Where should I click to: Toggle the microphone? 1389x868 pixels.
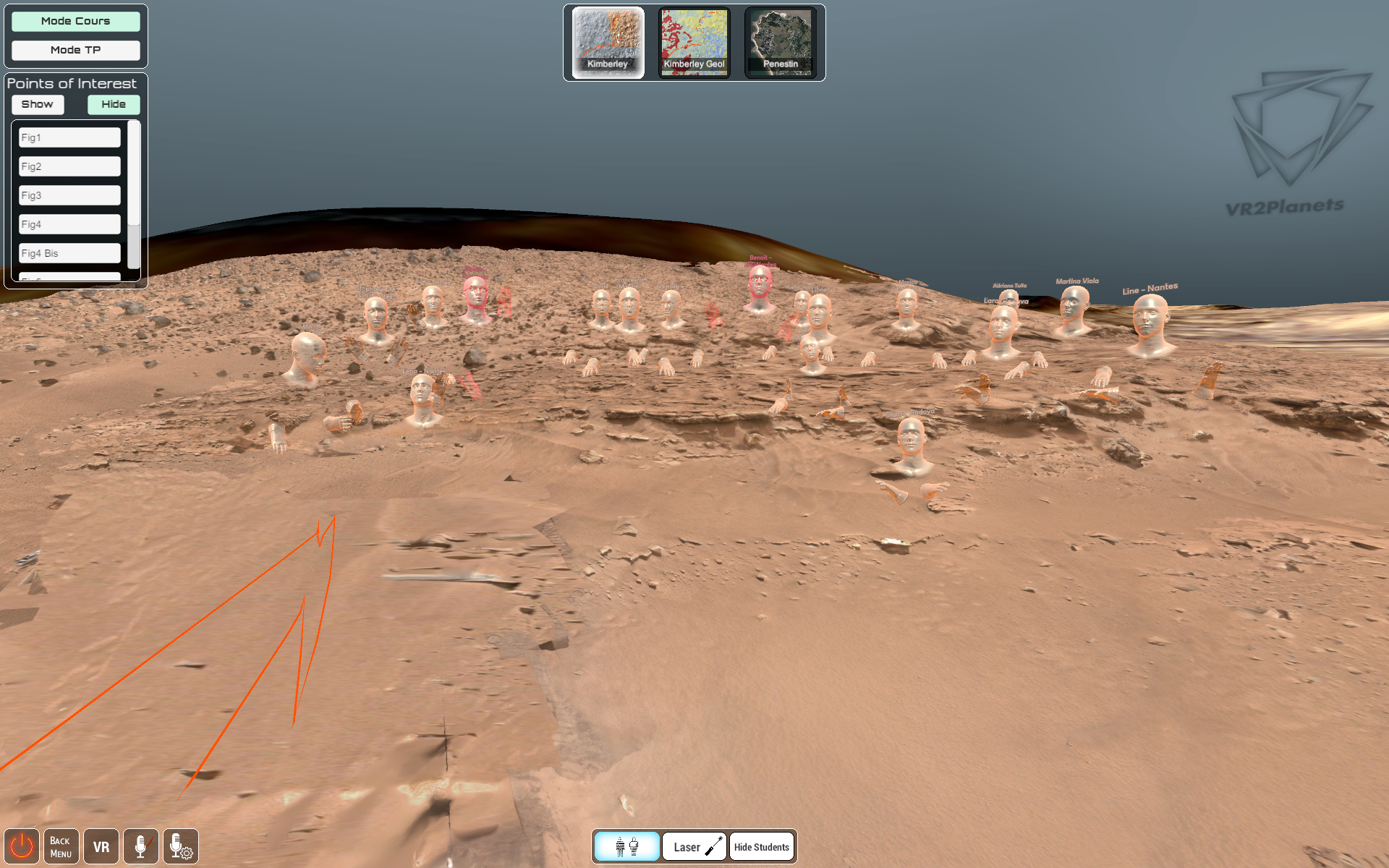[x=140, y=846]
